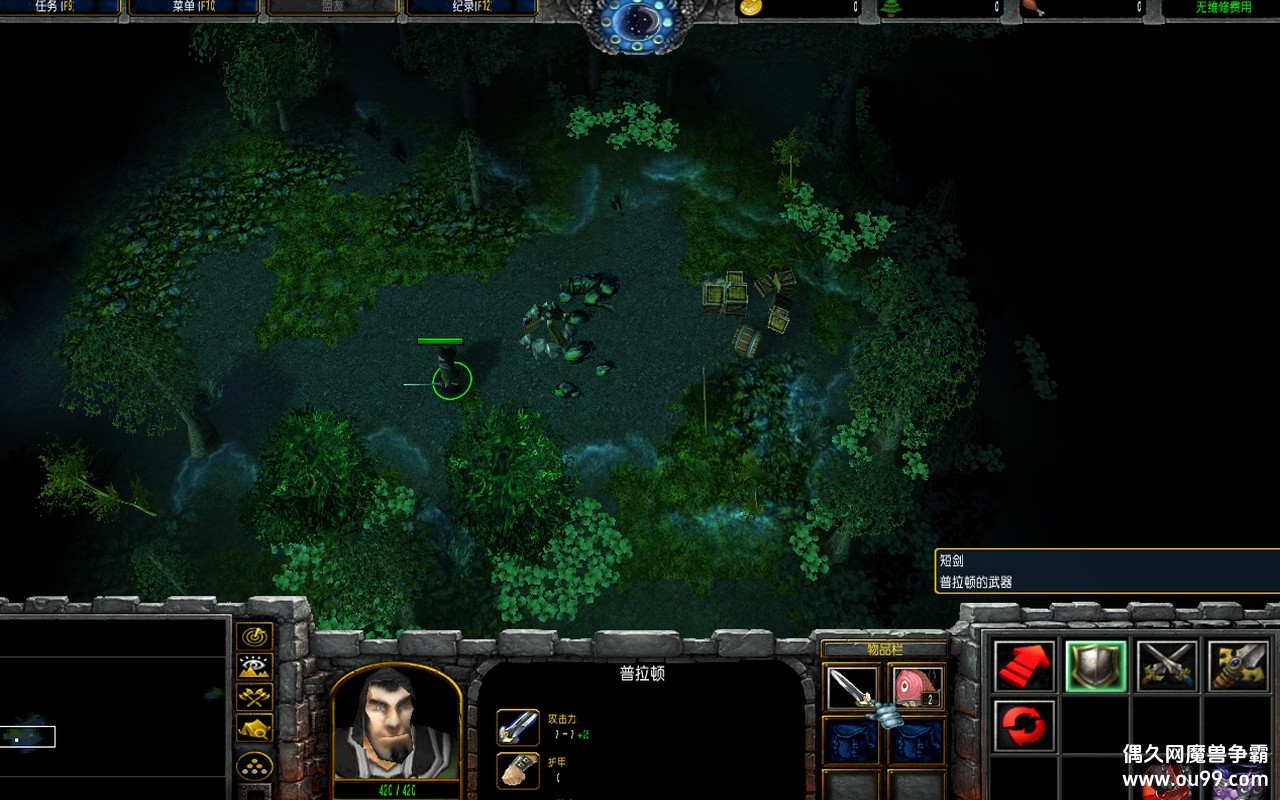Activate the crossed swords attack command
This screenshot has width=1280, height=800.
pyautogui.click(x=1167, y=667)
